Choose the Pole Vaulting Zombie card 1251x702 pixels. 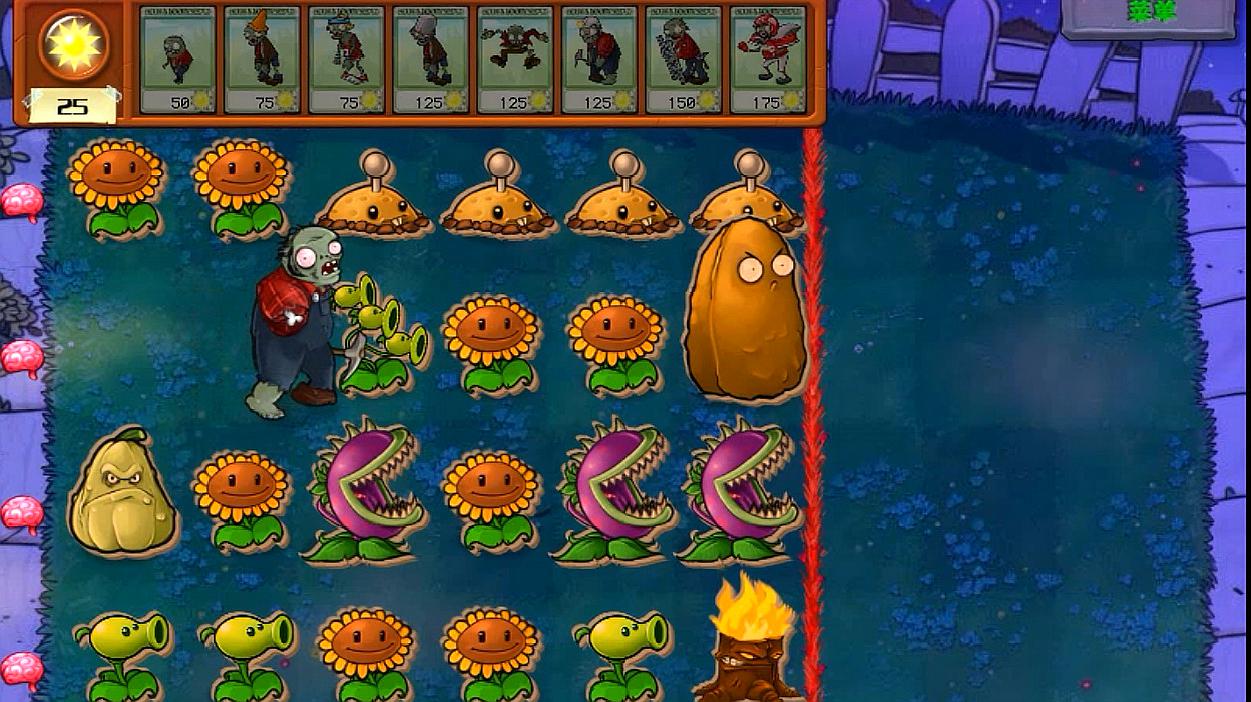coord(346,59)
